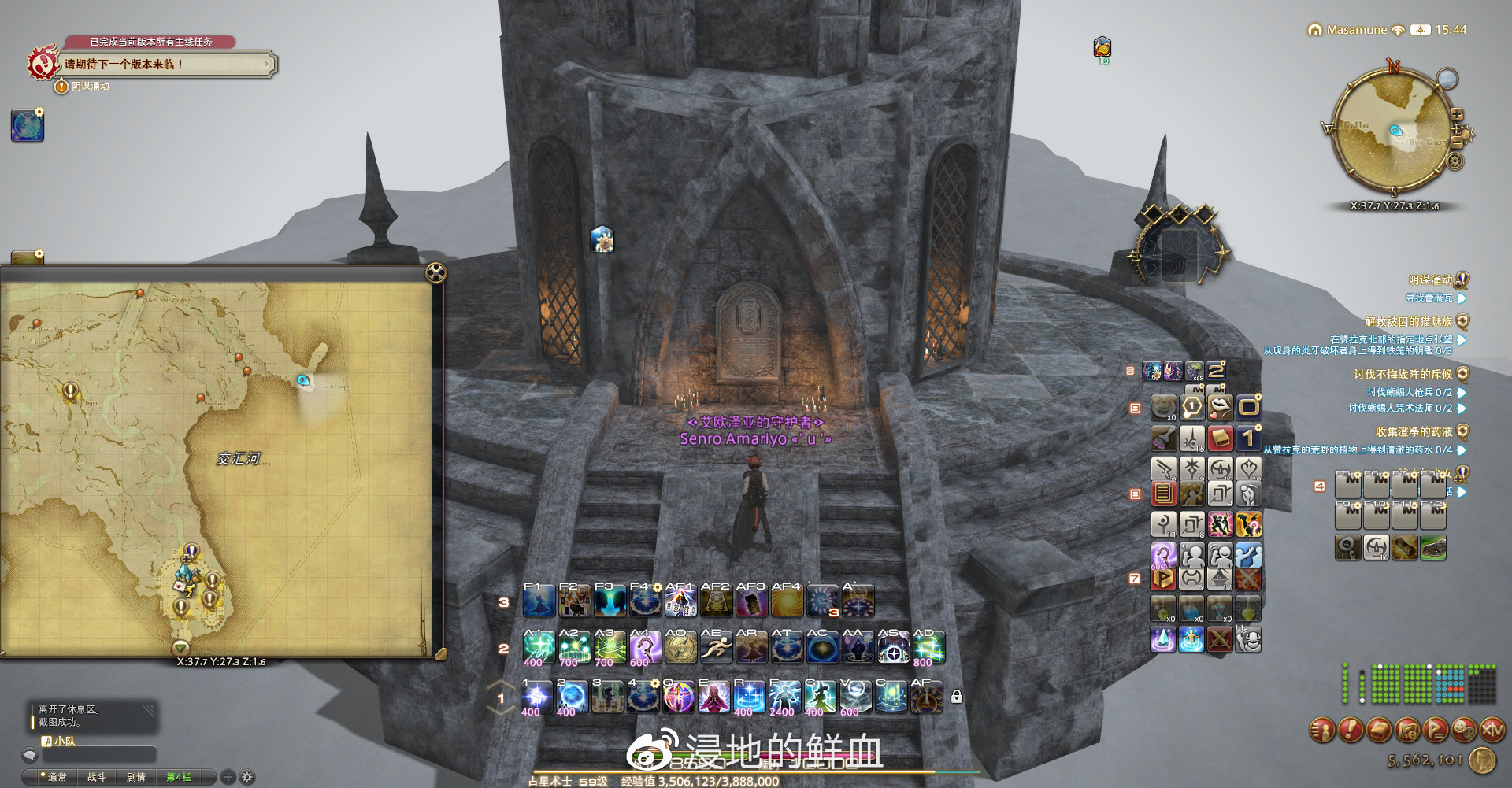
Task: Activate the golden sun ability on AF4
Action: 786,603
